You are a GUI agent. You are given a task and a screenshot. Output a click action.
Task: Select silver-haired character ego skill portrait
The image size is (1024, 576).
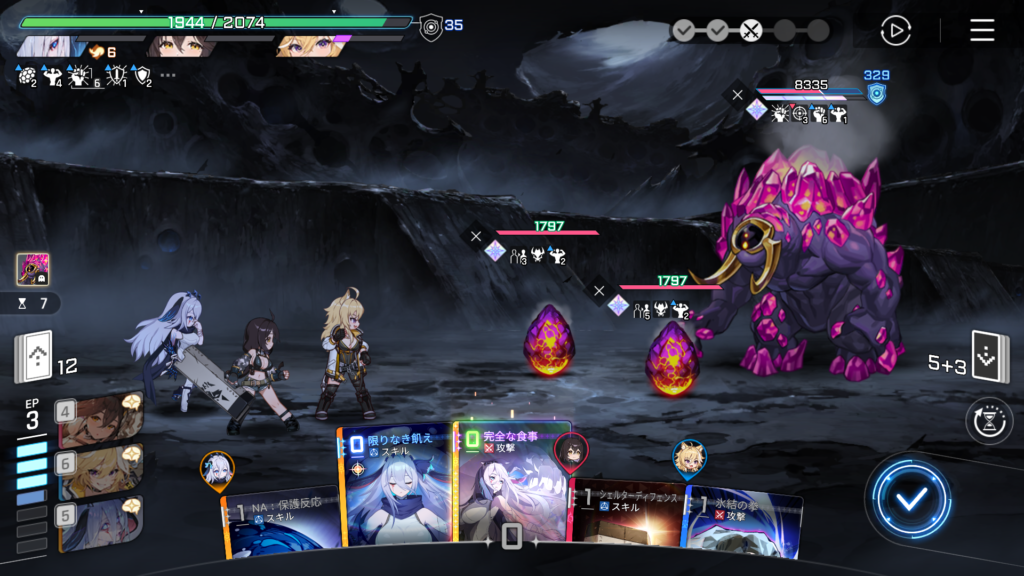point(100,524)
